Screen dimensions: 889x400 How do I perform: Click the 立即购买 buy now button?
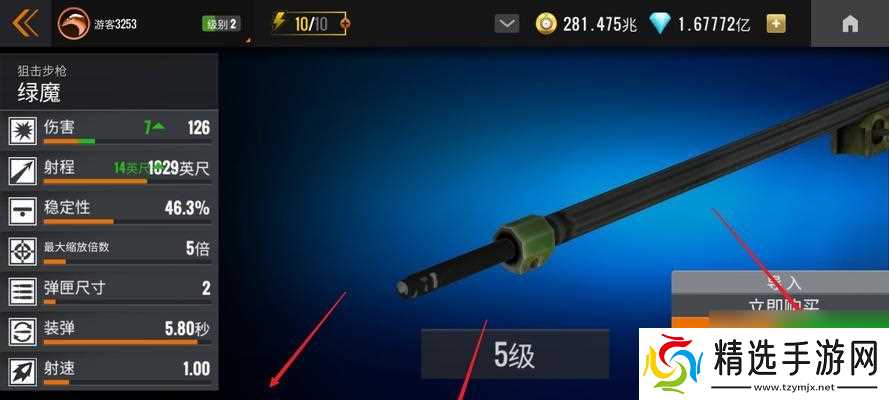(782, 307)
